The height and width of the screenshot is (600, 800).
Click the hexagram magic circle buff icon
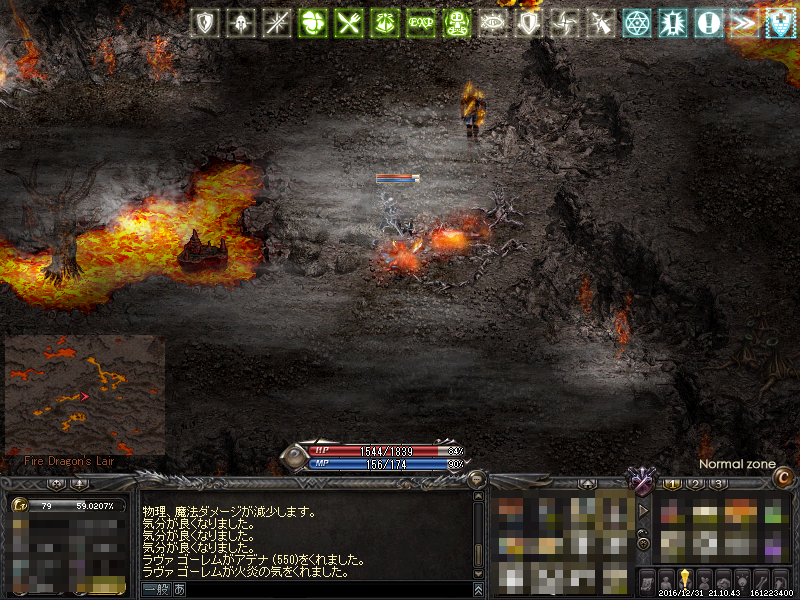[637, 23]
